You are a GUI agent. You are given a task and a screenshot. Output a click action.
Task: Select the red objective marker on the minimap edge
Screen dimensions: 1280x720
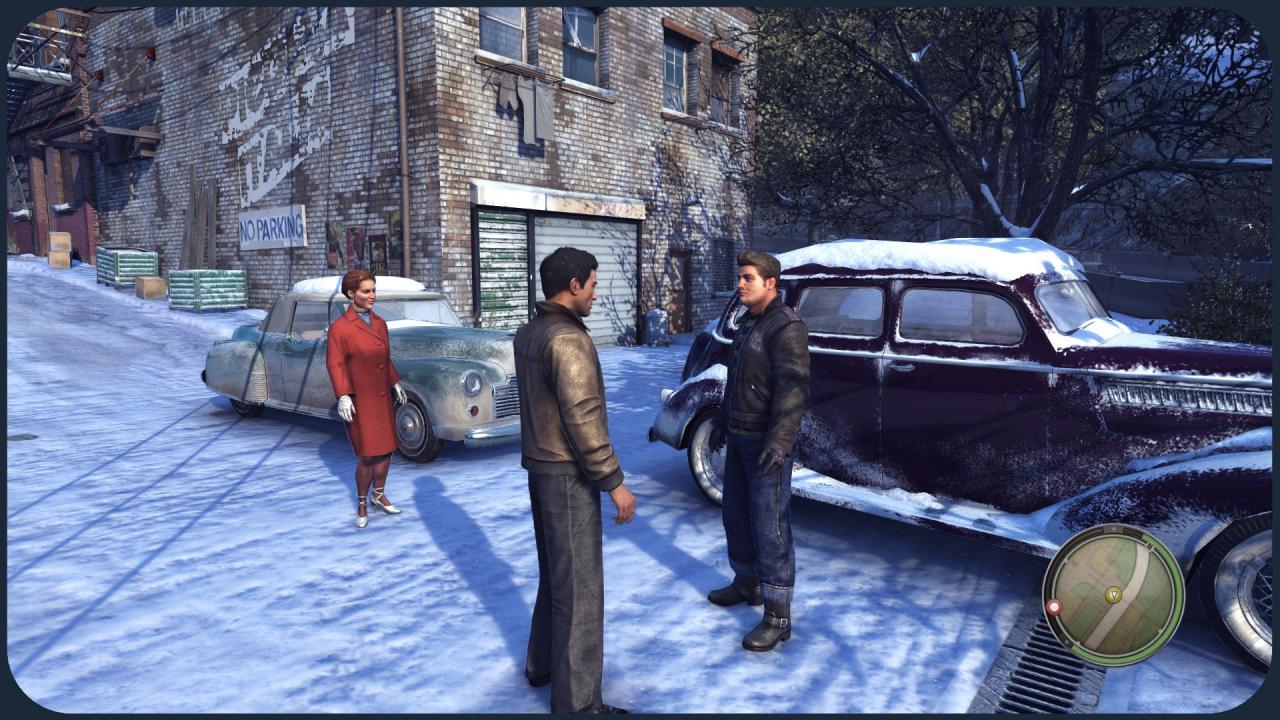click(1053, 606)
